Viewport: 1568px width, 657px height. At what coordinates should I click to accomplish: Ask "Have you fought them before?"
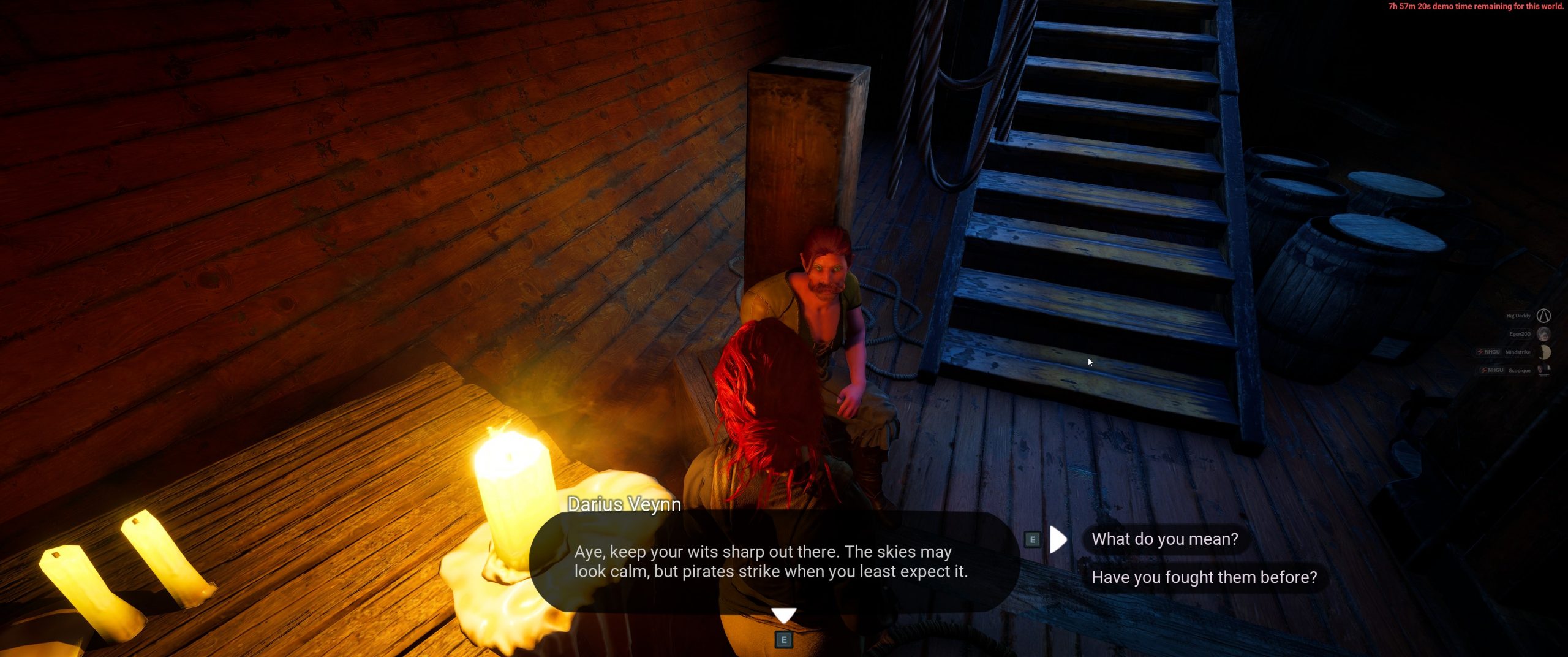click(1204, 577)
